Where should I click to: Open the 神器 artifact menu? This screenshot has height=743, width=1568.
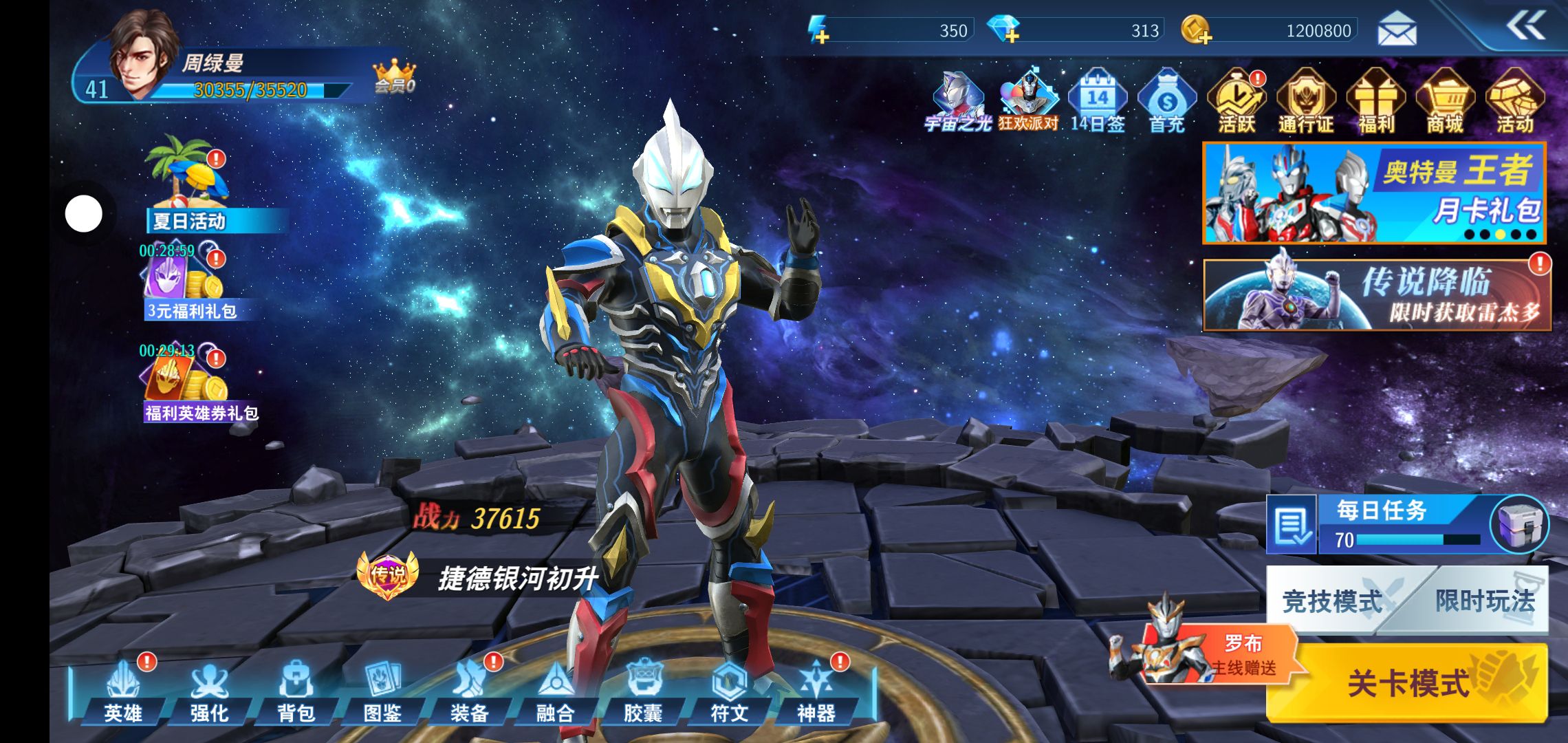coord(816,691)
